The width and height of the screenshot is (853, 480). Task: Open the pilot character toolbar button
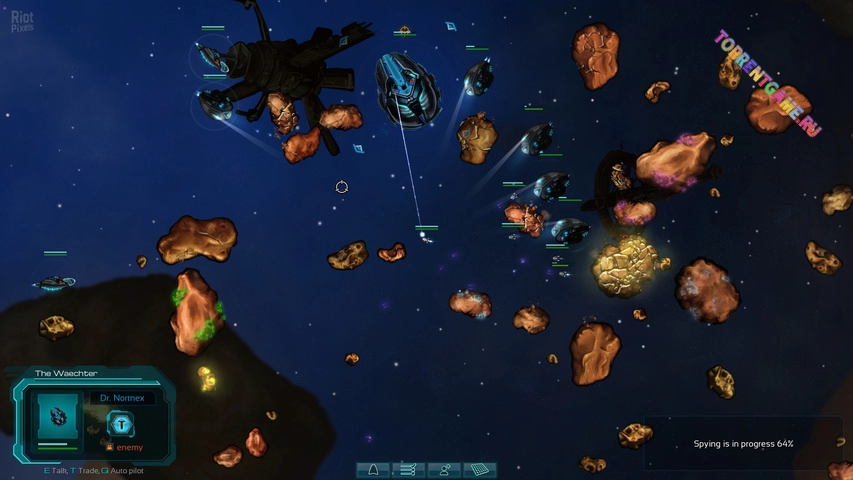tap(445, 469)
